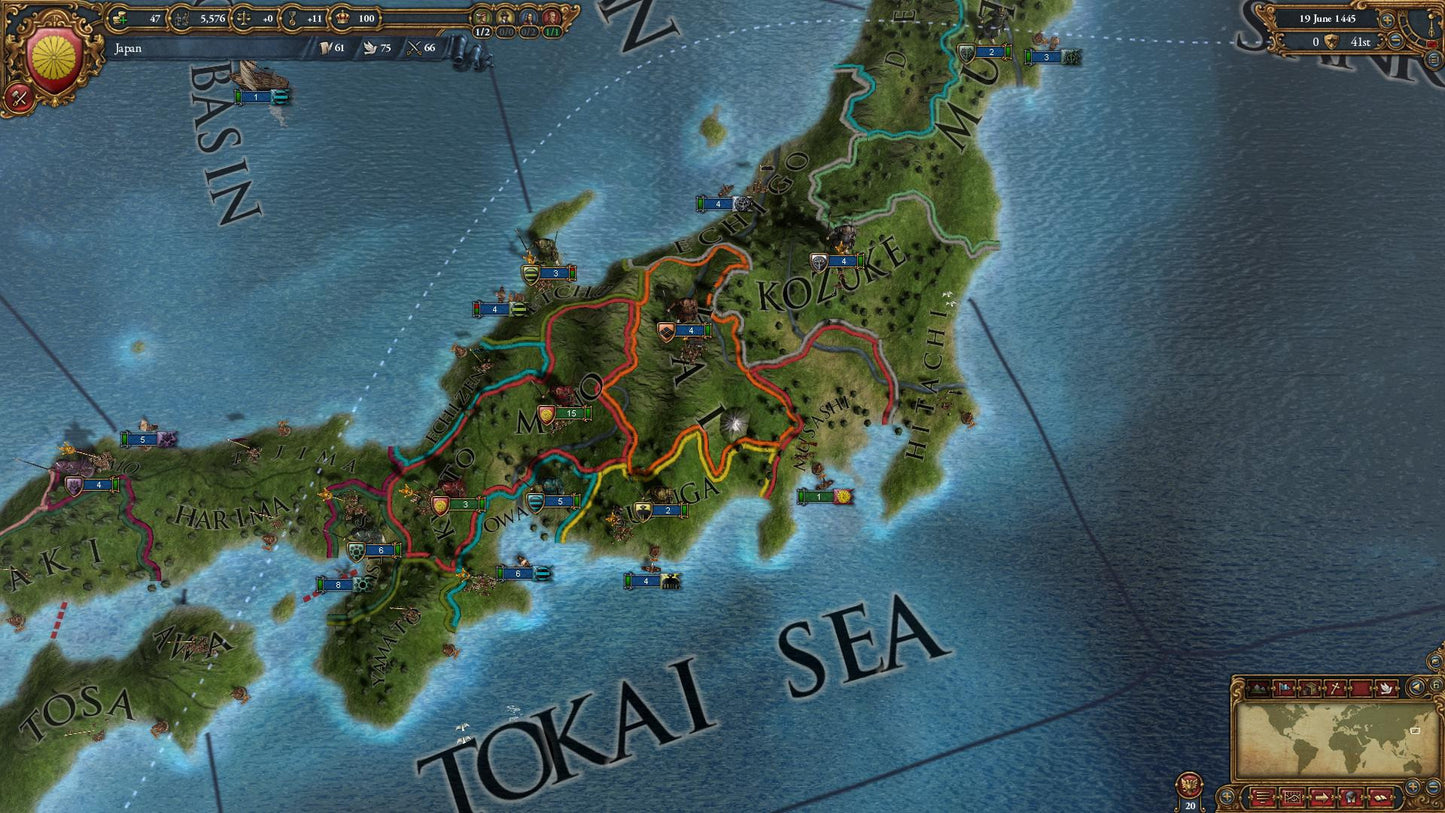Screen dimensions: 1445x813
Task: Increase game speed with the plus button
Action: click(x=1386, y=20)
